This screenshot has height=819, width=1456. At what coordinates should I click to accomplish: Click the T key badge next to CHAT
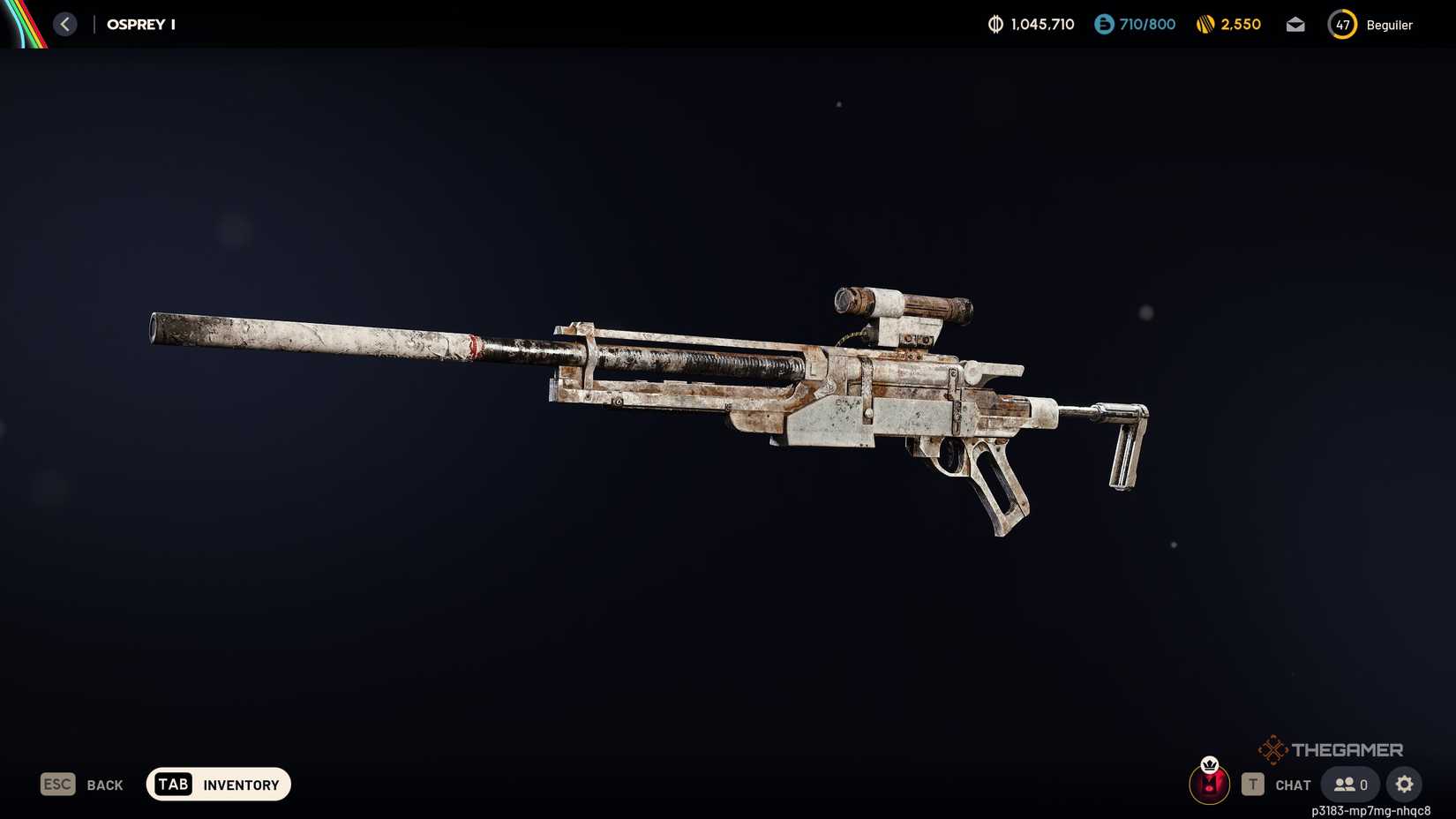click(1252, 784)
